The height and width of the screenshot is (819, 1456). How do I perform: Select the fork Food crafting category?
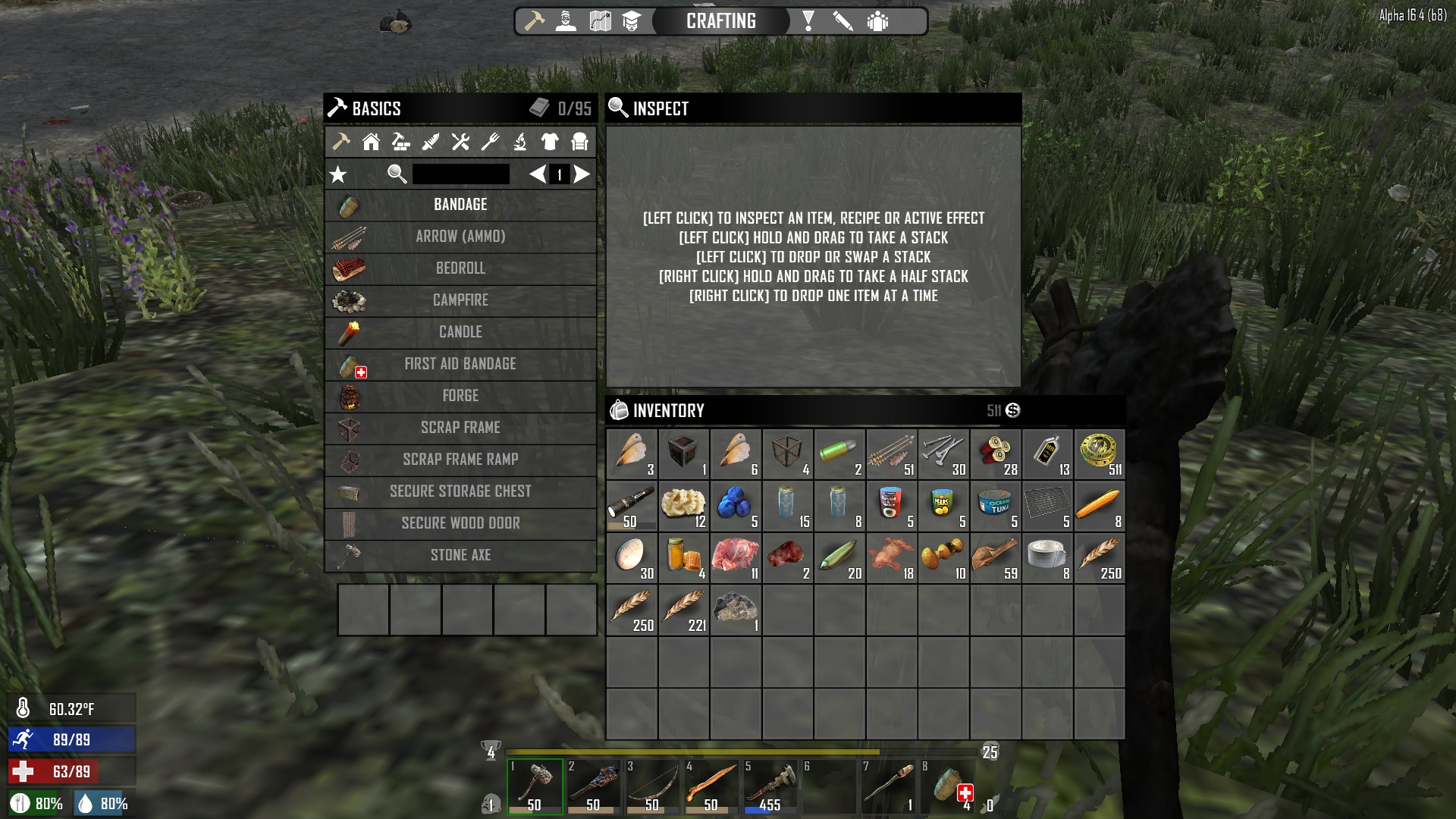pos(490,143)
